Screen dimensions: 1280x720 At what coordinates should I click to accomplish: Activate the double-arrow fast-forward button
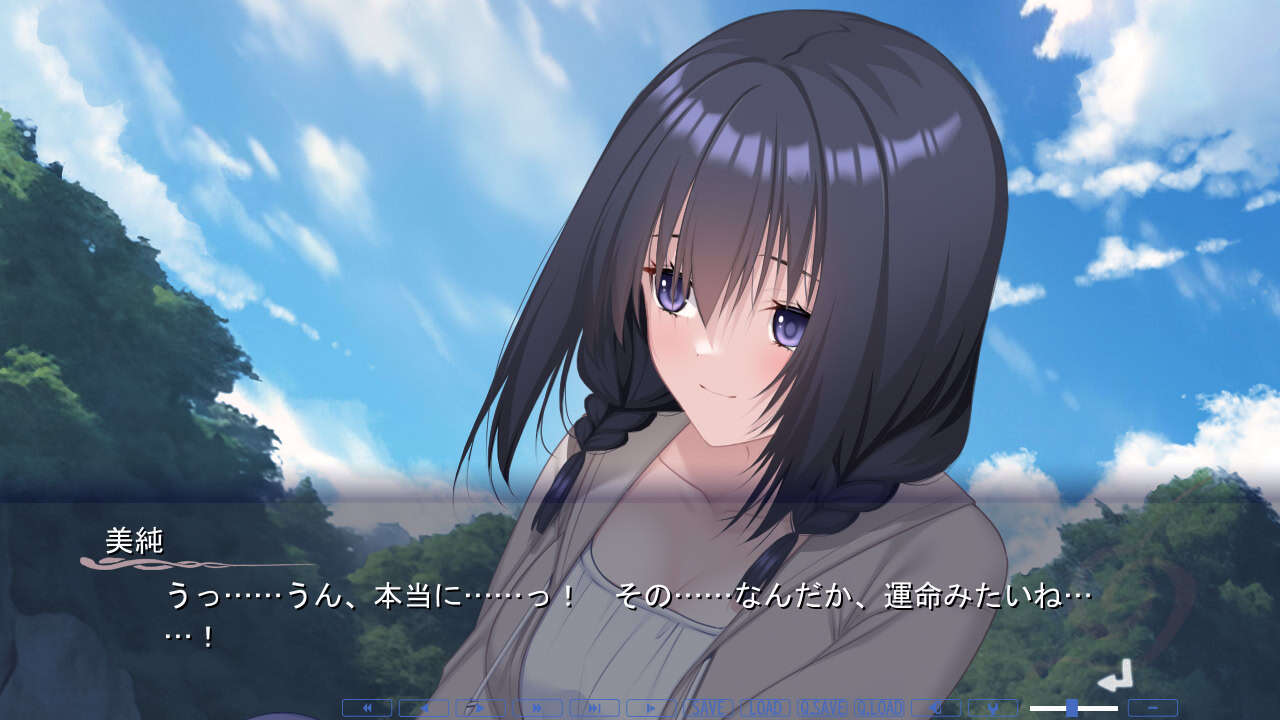[x=537, y=708]
